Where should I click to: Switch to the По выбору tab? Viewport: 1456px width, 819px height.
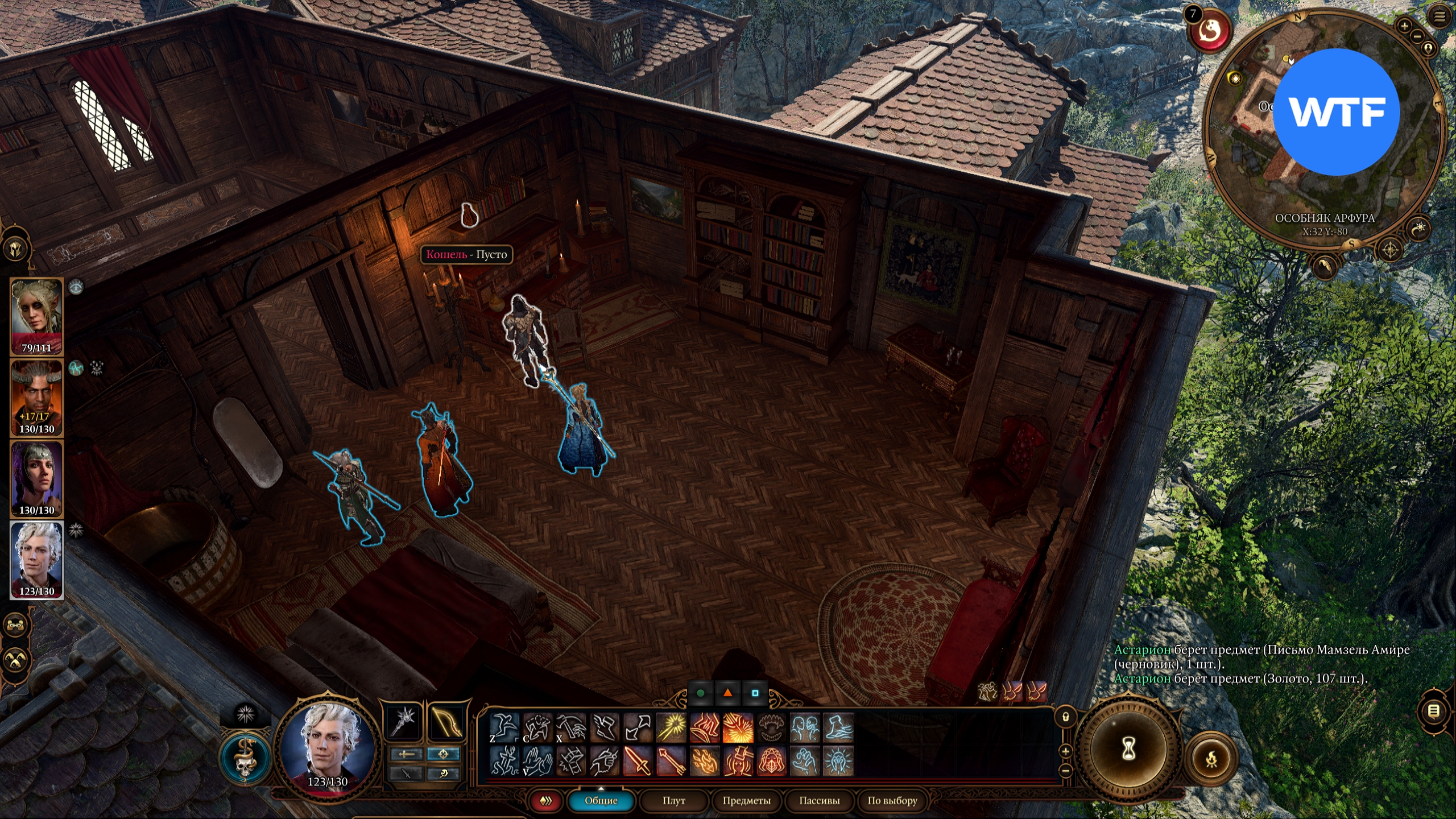click(892, 800)
